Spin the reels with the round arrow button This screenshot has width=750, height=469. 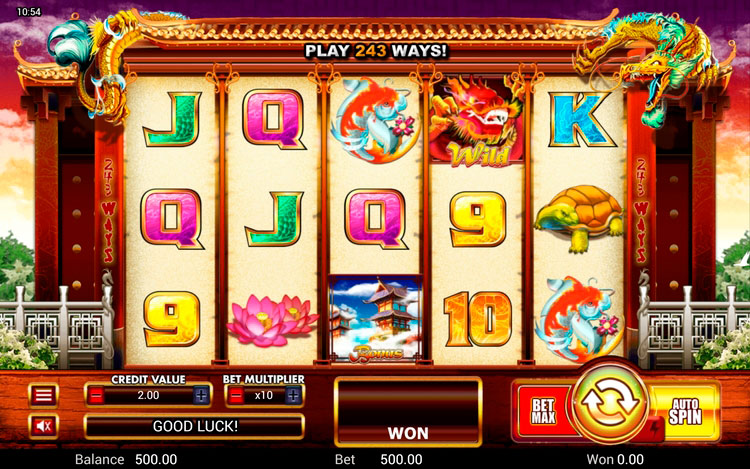click(x=606, y=404)
